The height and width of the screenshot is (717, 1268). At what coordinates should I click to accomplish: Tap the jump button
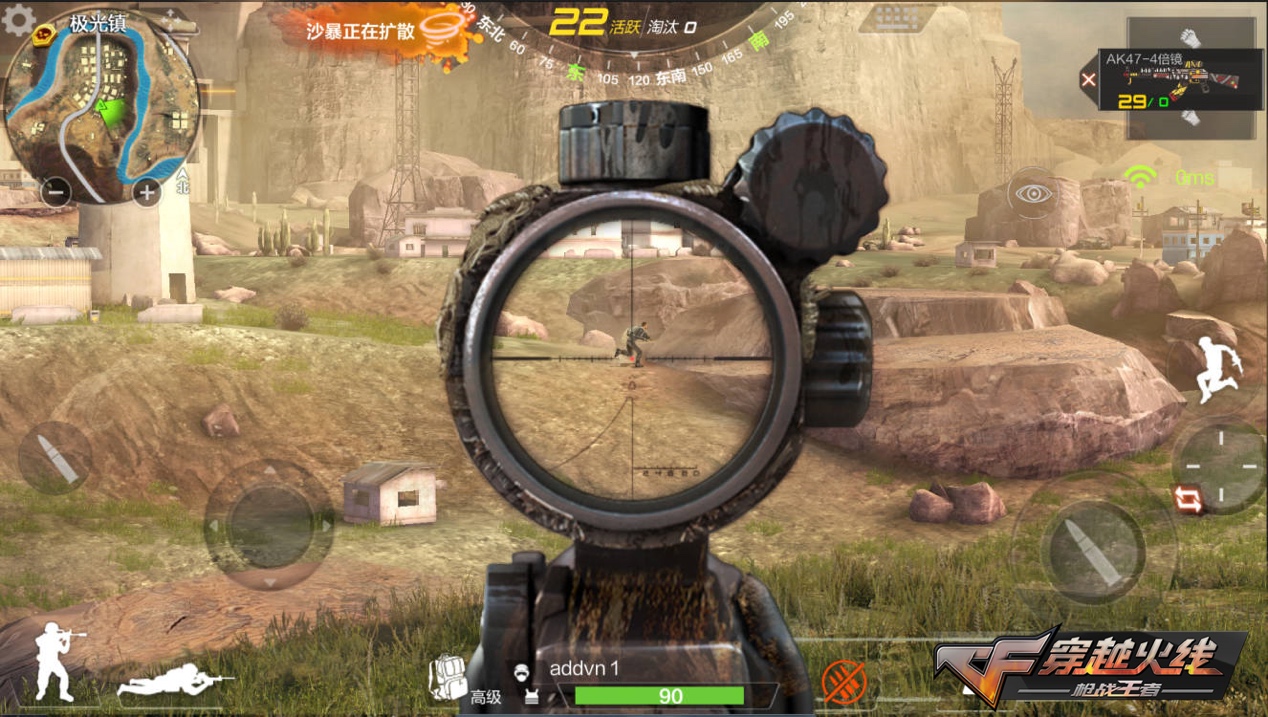coord(1217,368)
